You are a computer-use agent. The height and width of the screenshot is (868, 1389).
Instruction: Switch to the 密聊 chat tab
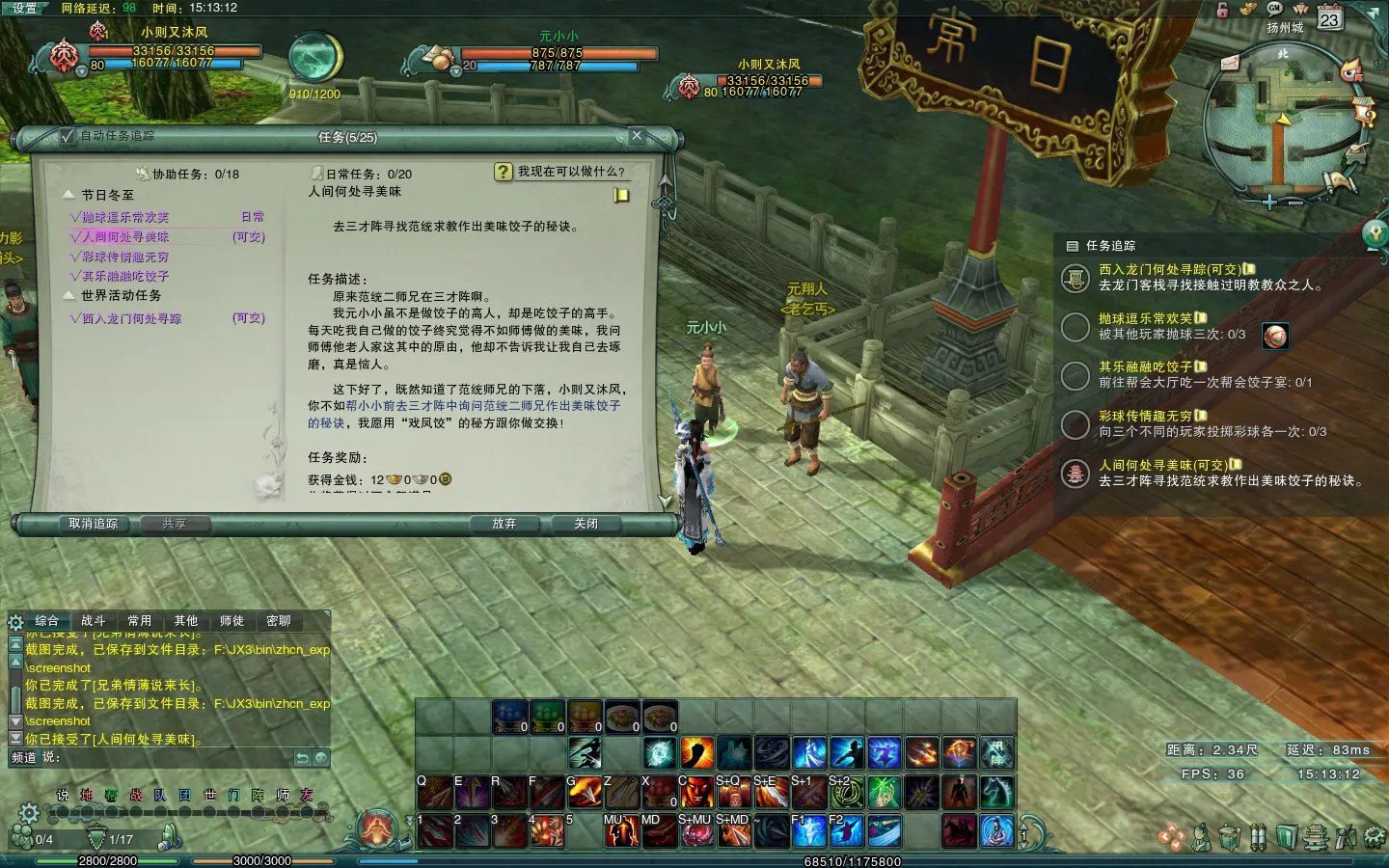278,621
